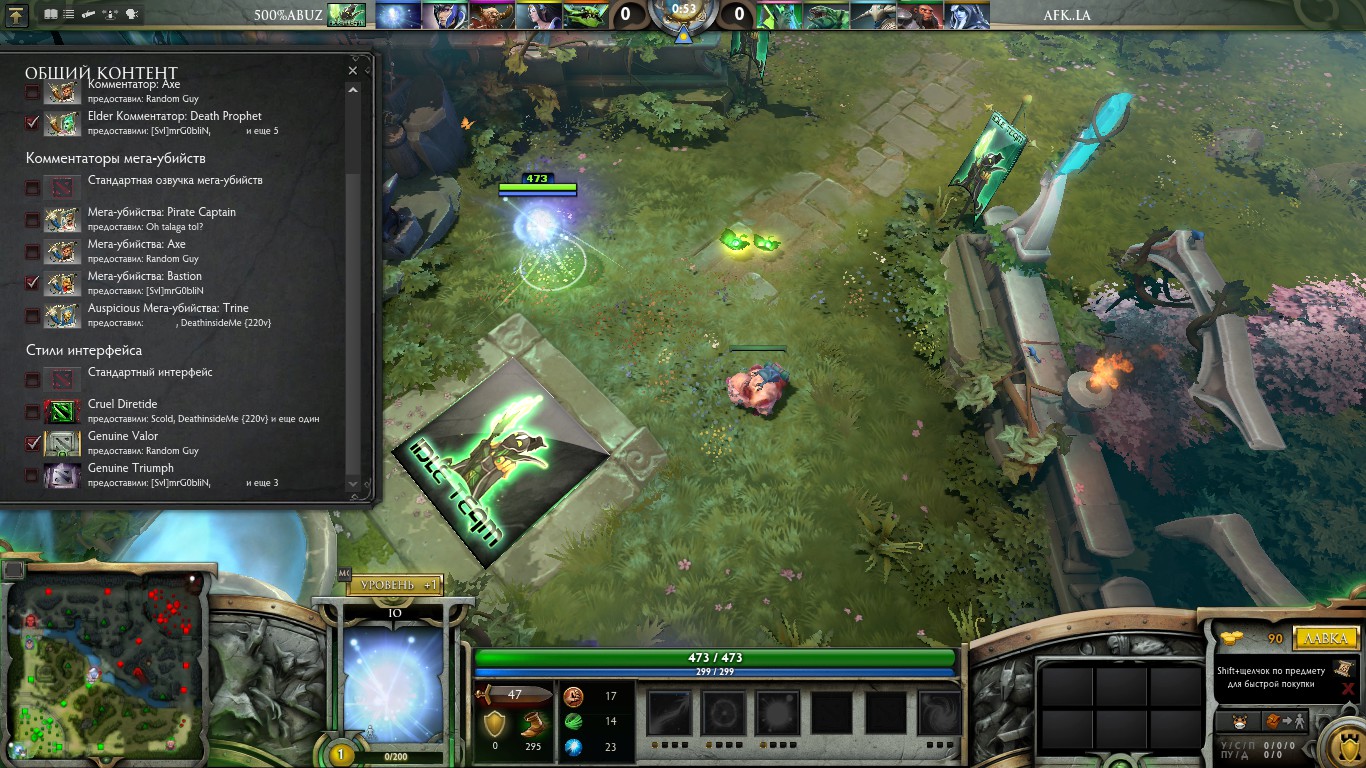The width and height of the screenshot is (1366, 768).
Task: Uncheck the Мега-убийства: Bastion checkbox
Action: [x=33, y=283]
